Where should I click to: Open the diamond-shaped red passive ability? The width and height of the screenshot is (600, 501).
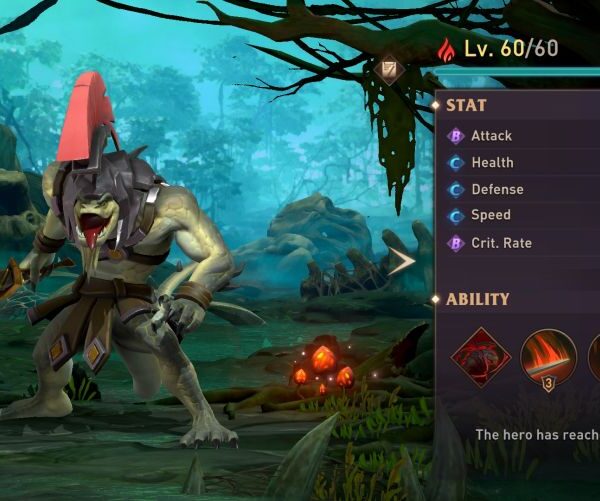(x=481, y=356)
